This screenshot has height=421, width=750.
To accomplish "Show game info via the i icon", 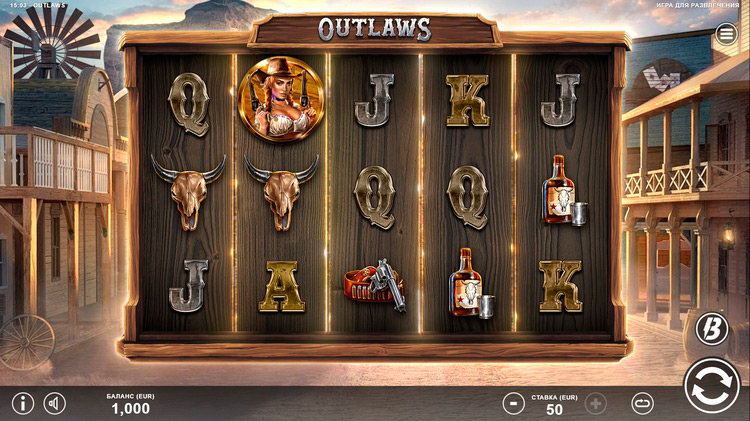I will point(22,404).
